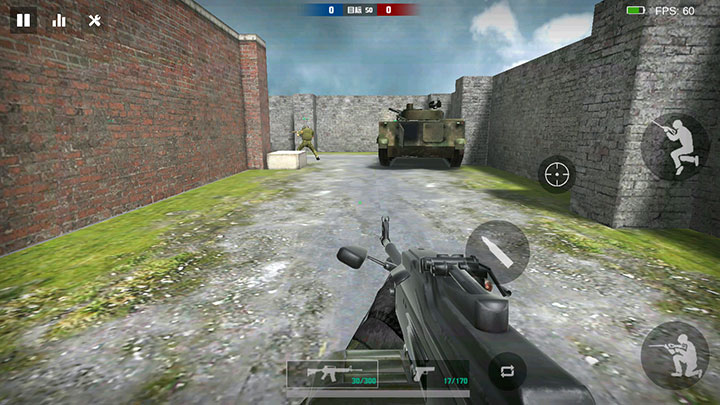Pause the match
Image resolution: width=720 pixels, height=405 pixels.
24,19
